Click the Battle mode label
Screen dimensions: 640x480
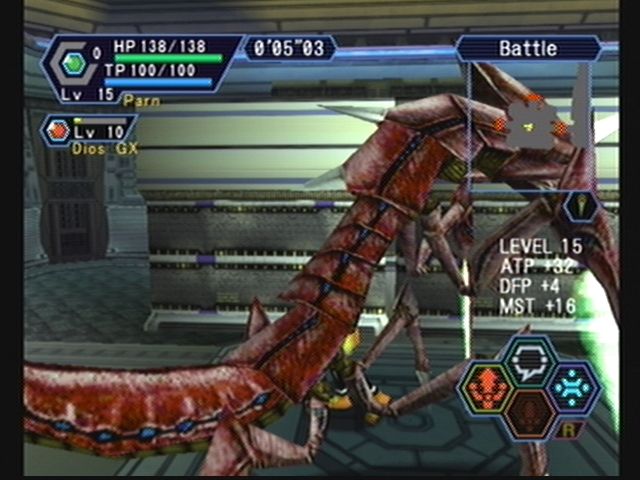[528, 48]
